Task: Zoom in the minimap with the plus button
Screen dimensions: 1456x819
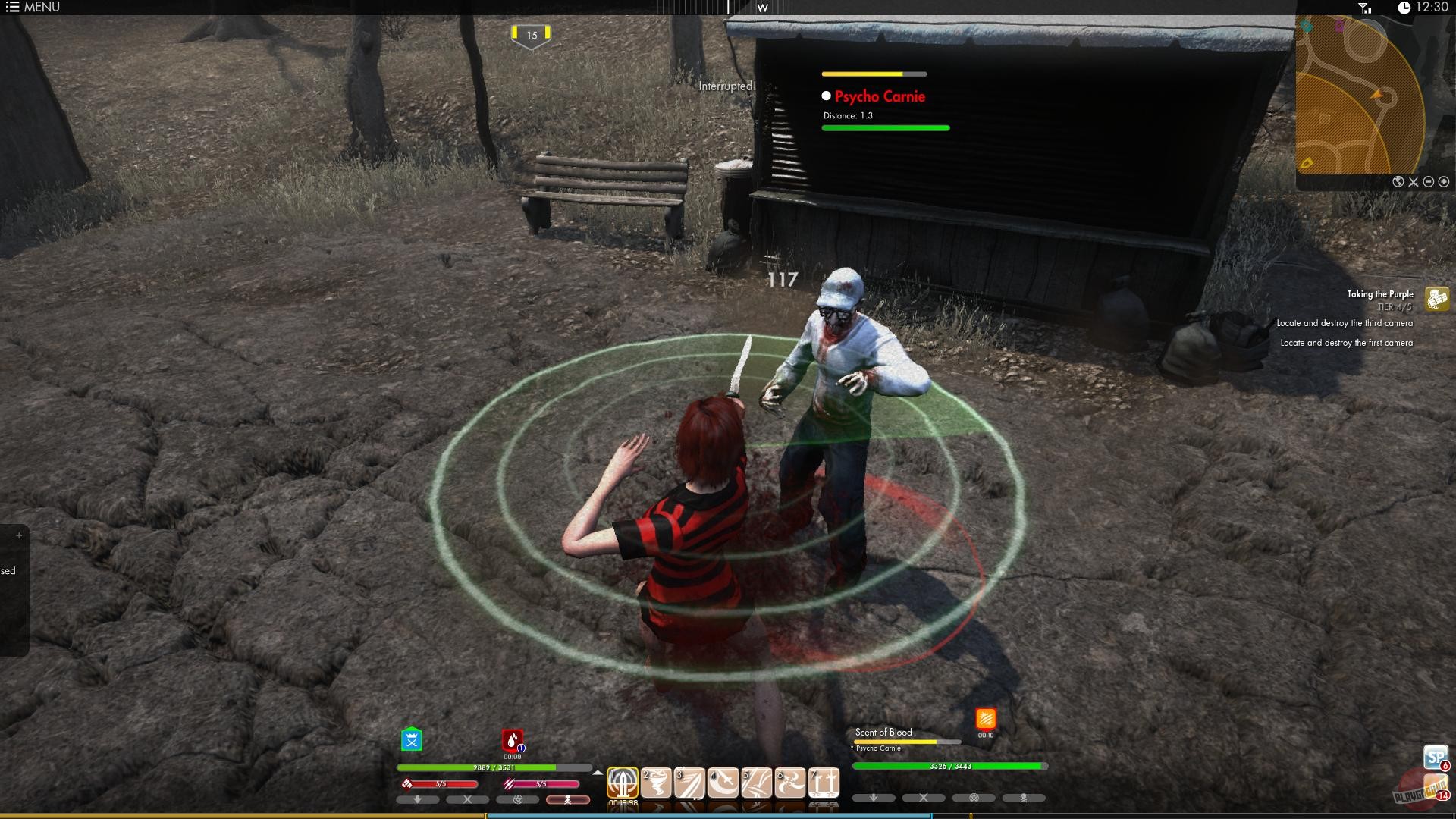Action: click(1444, 182)
